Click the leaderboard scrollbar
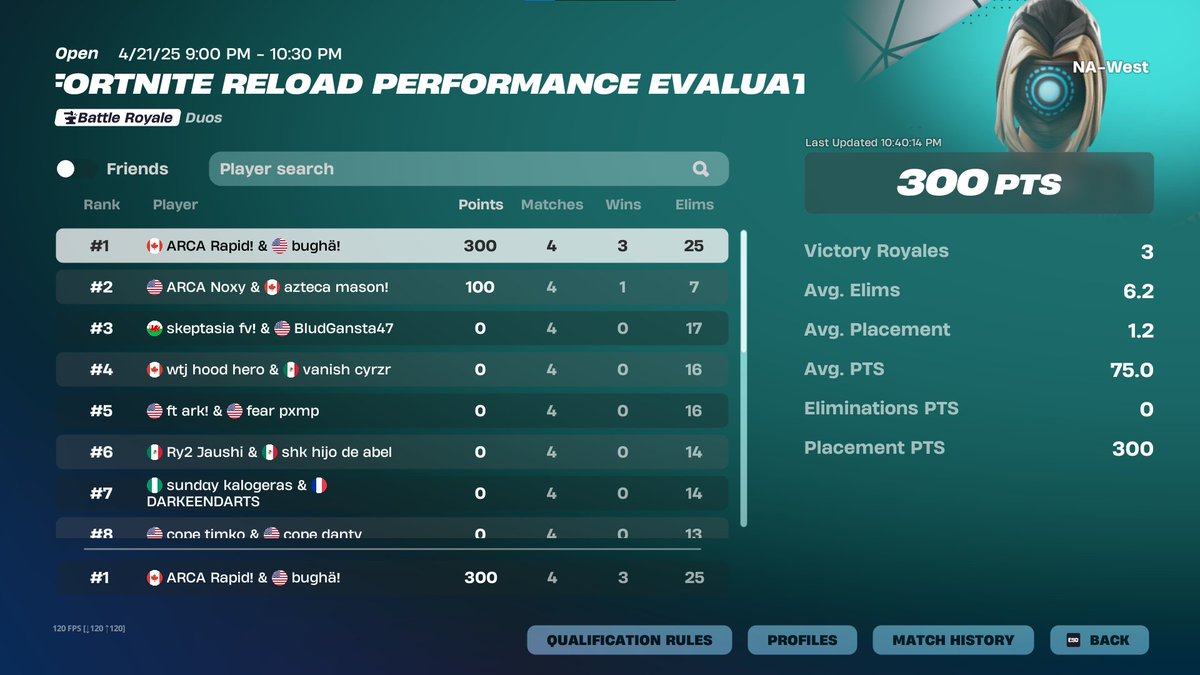1200x675 pixels. pyautogui.click(x=743, y=378)
